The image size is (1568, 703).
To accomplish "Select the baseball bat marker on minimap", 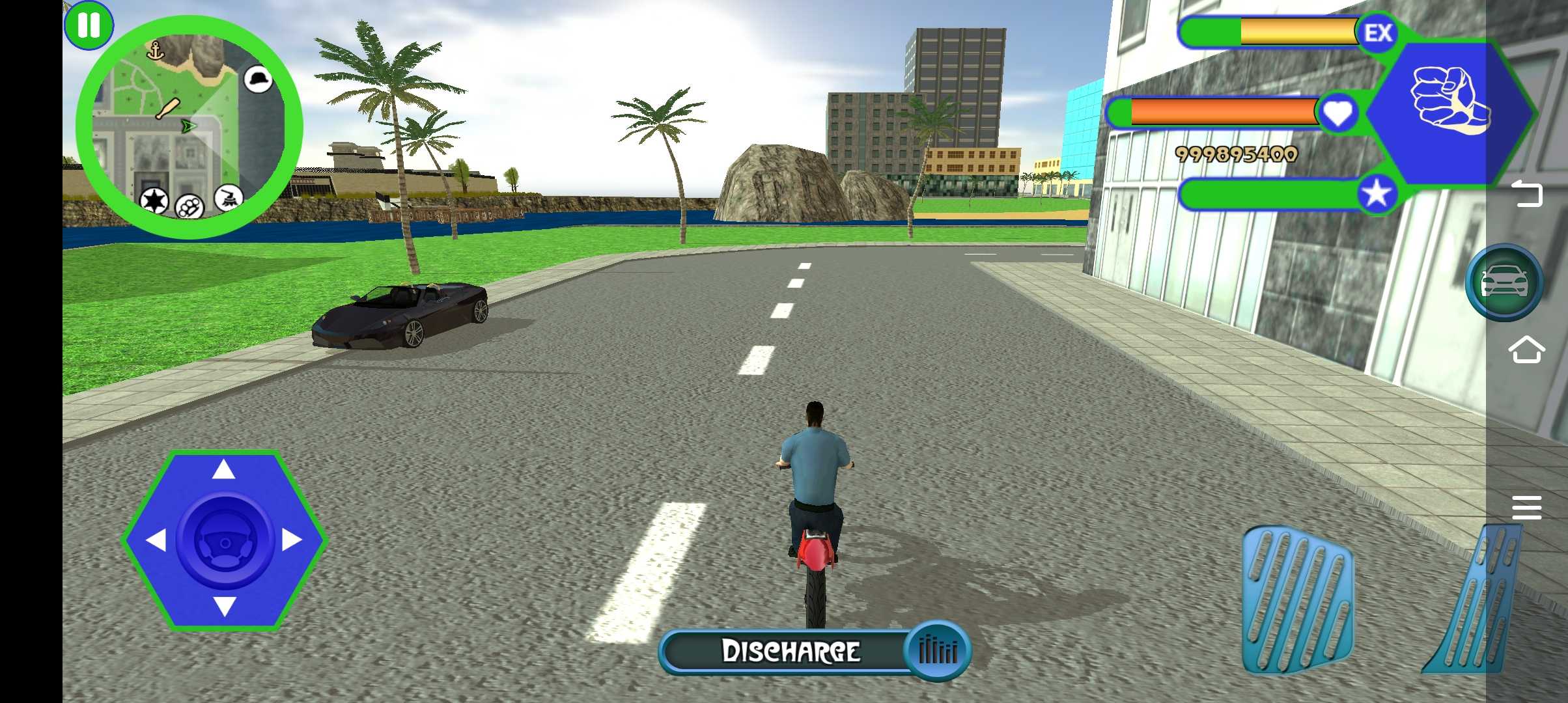I will (x=167, y=109).
